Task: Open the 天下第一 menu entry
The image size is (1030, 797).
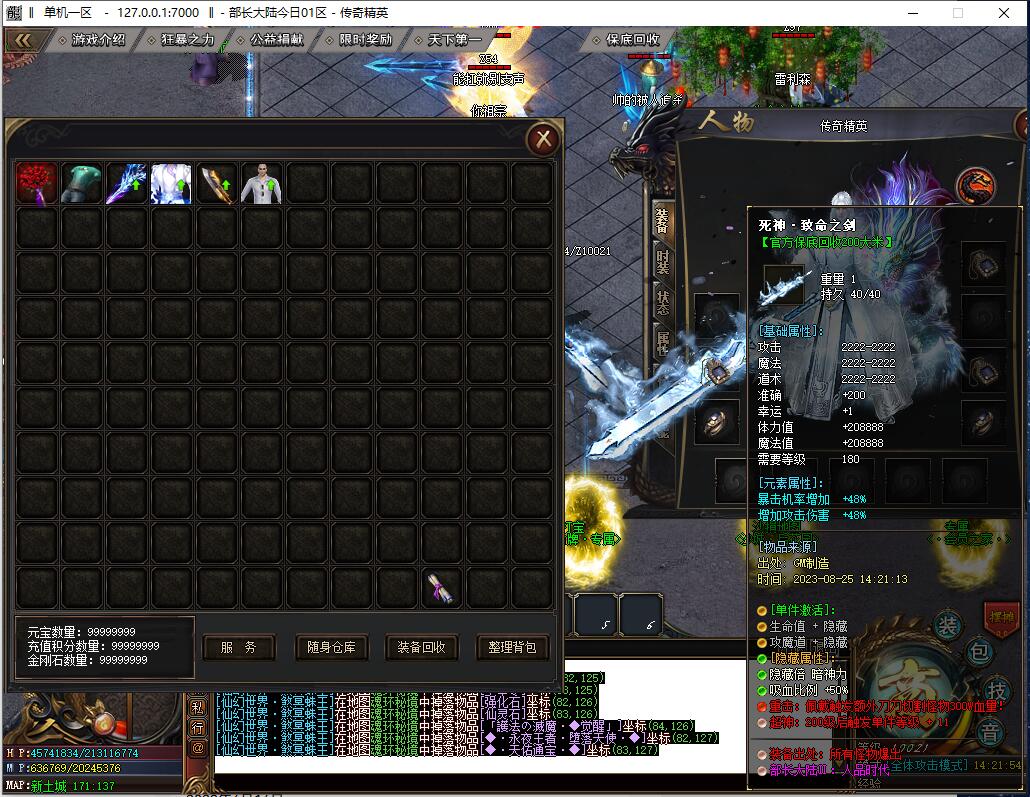Action: click(x=454, y=40)
